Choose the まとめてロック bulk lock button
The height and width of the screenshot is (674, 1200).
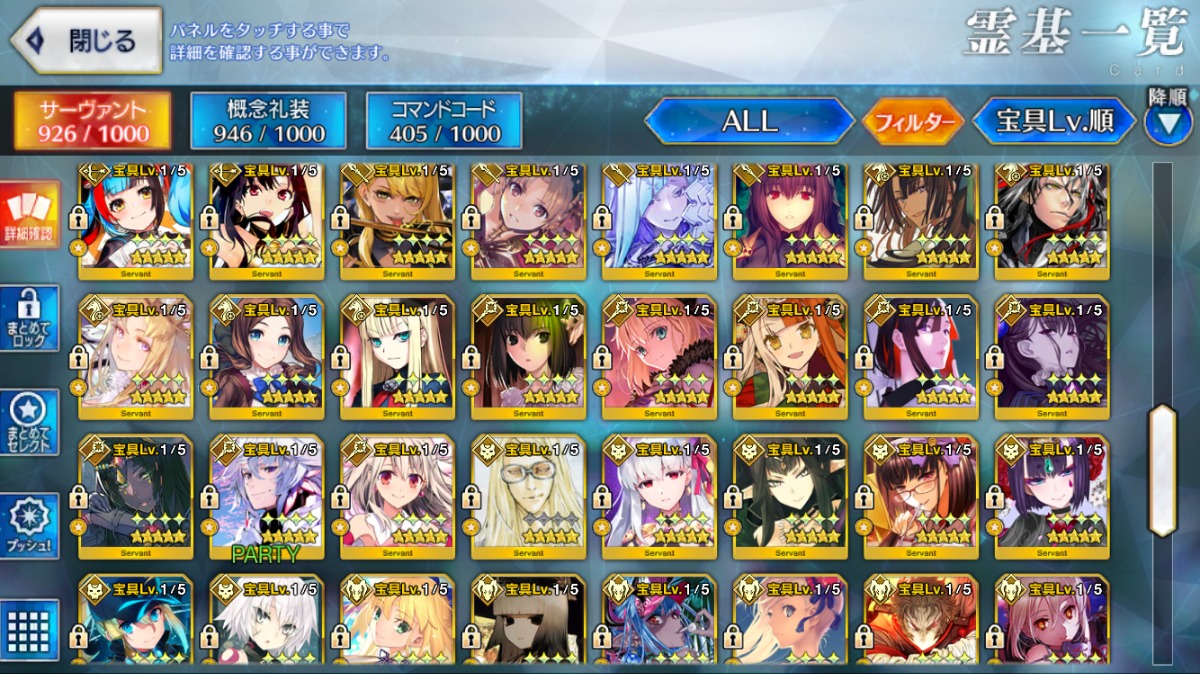(x=30, y=320)
